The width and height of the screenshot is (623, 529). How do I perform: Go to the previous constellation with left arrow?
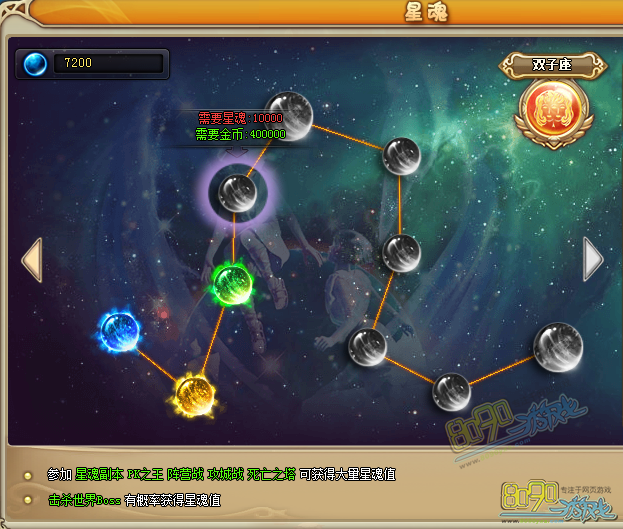pyautogui.click(x=32, y=260)
